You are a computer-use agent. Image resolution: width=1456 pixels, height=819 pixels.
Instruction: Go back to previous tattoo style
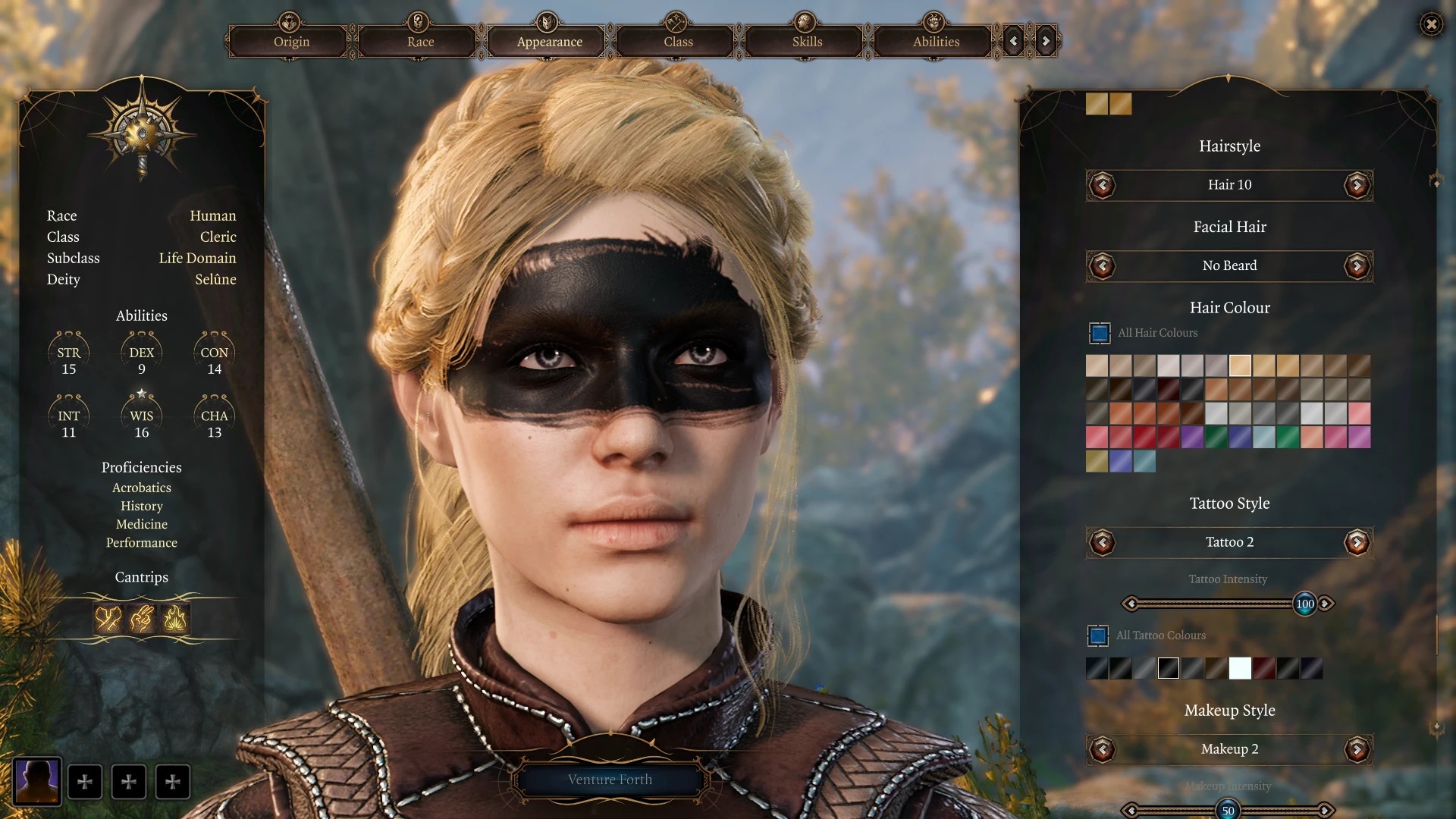pos(1102,542)
